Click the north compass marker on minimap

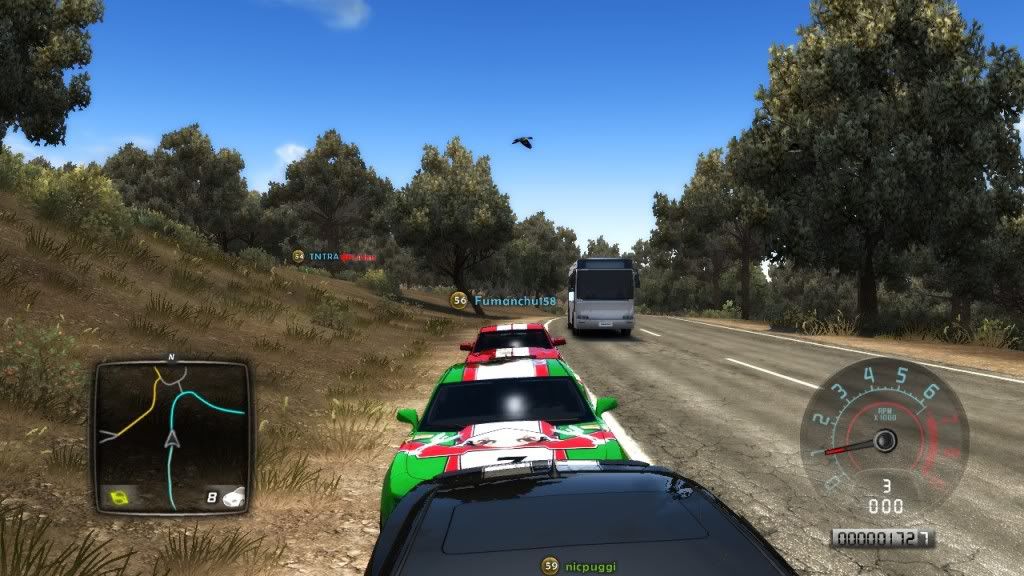pyautogui.click(x=172, y=357)
